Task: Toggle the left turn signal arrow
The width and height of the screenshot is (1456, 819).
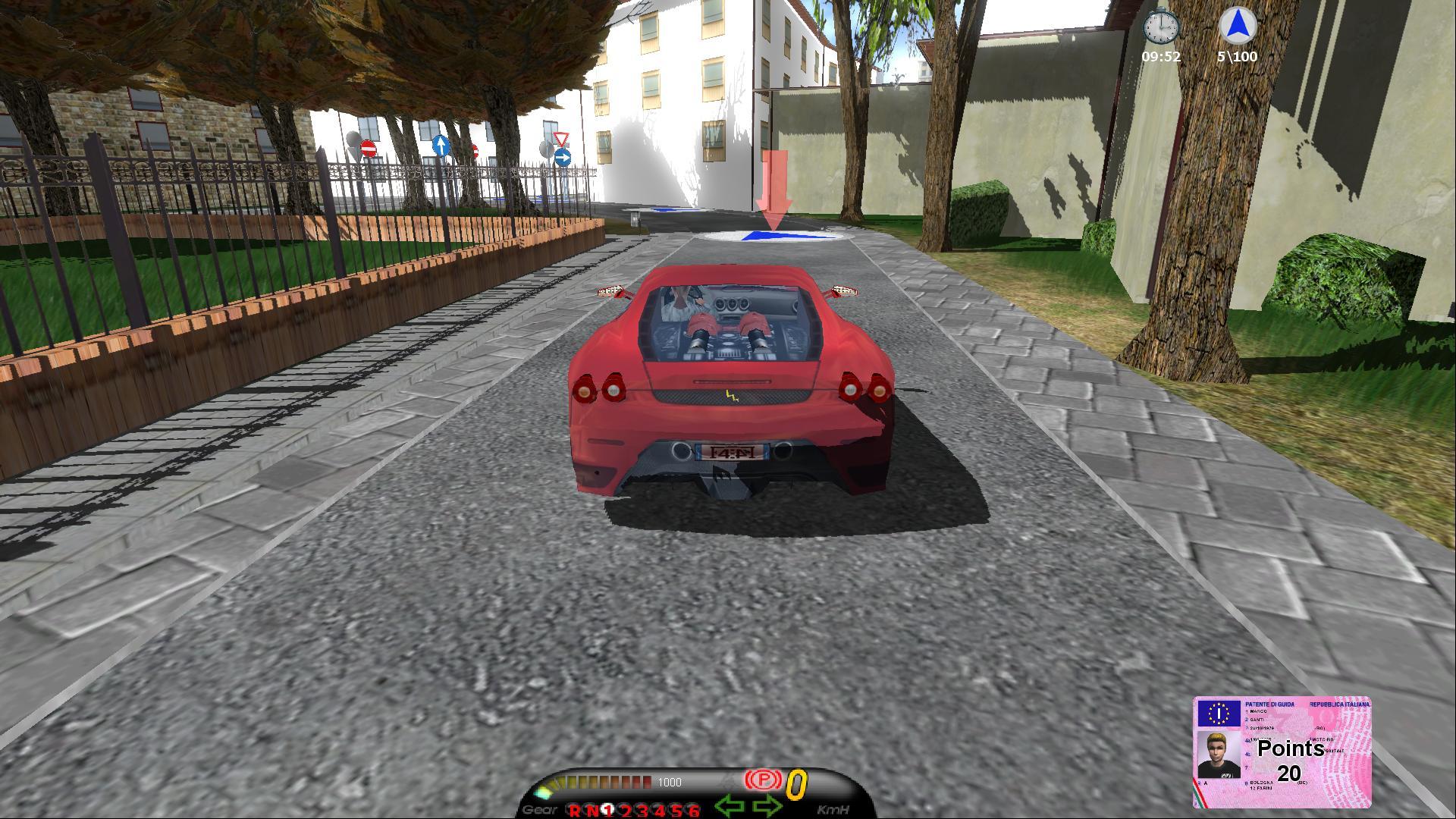Action: pos(730,804)
